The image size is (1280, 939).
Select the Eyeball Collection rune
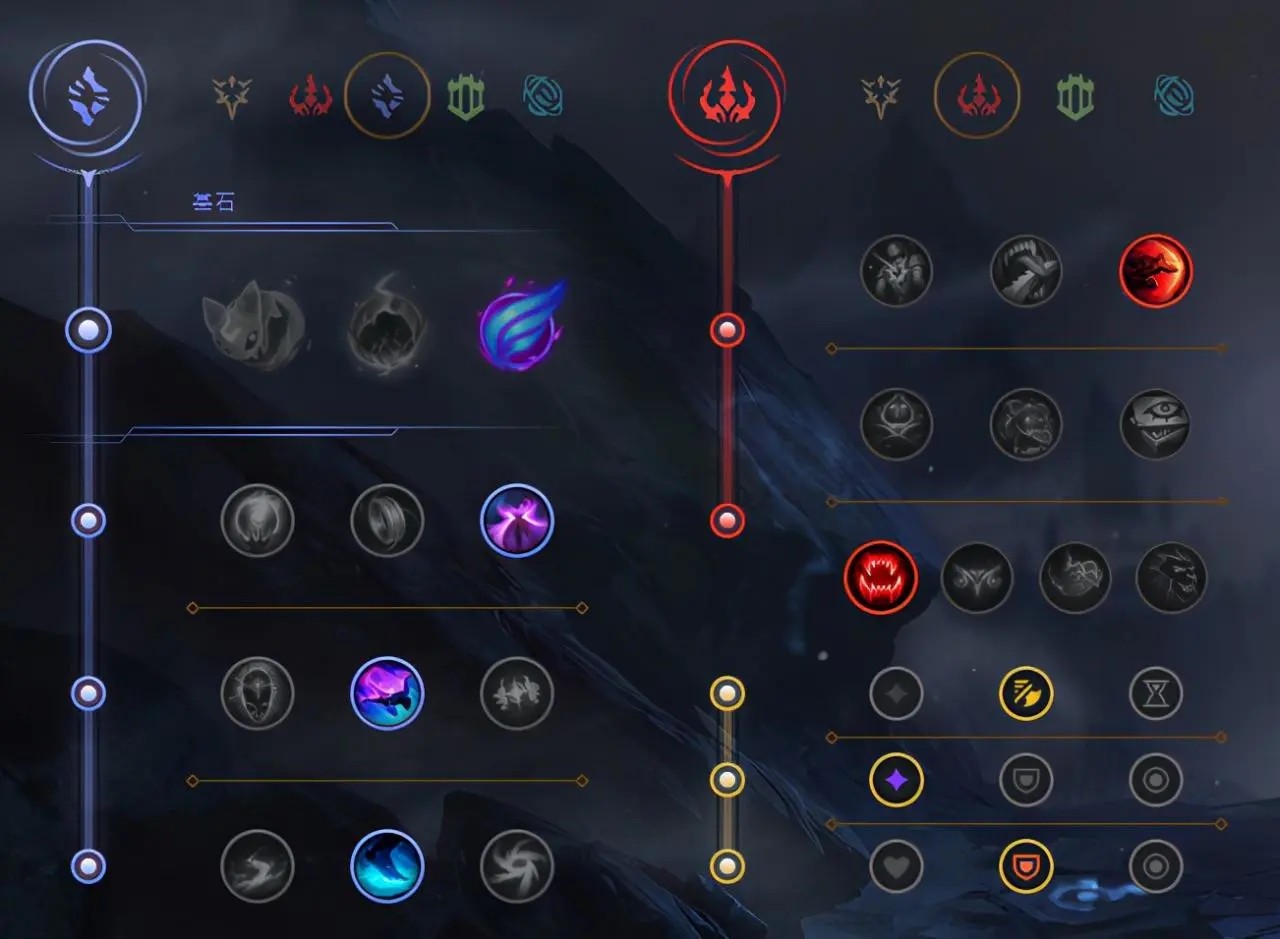click(x=1156, y=424)
